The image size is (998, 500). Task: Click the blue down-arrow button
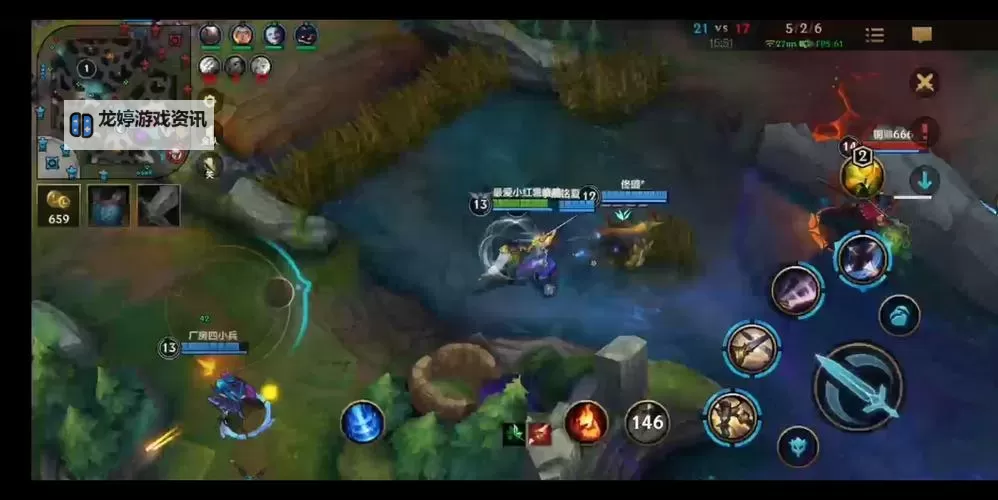(x=924, y=180)
